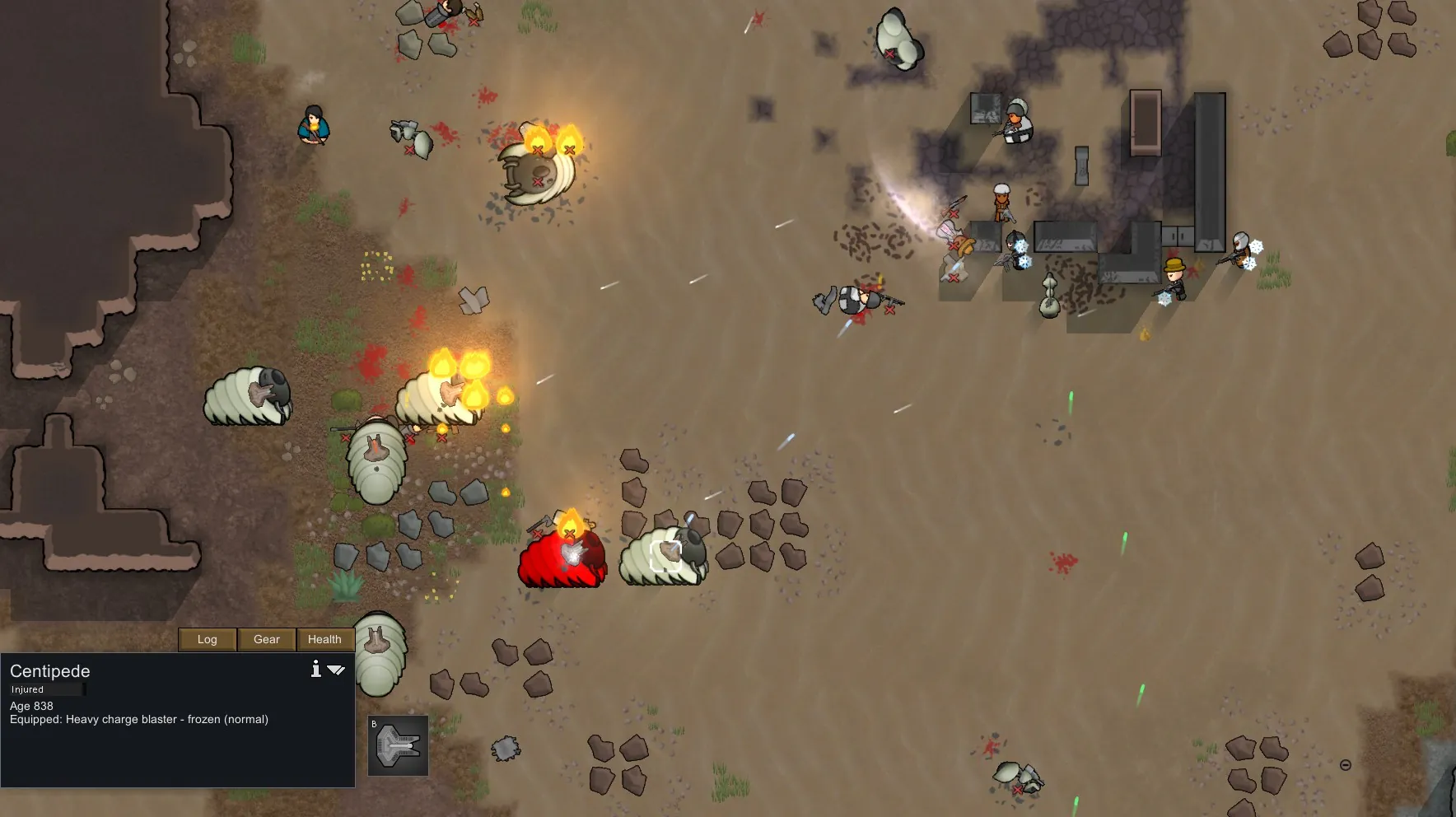This screenshot has width=1456, height=817.
Task: Show the Health tab
Action: point(324,640)
